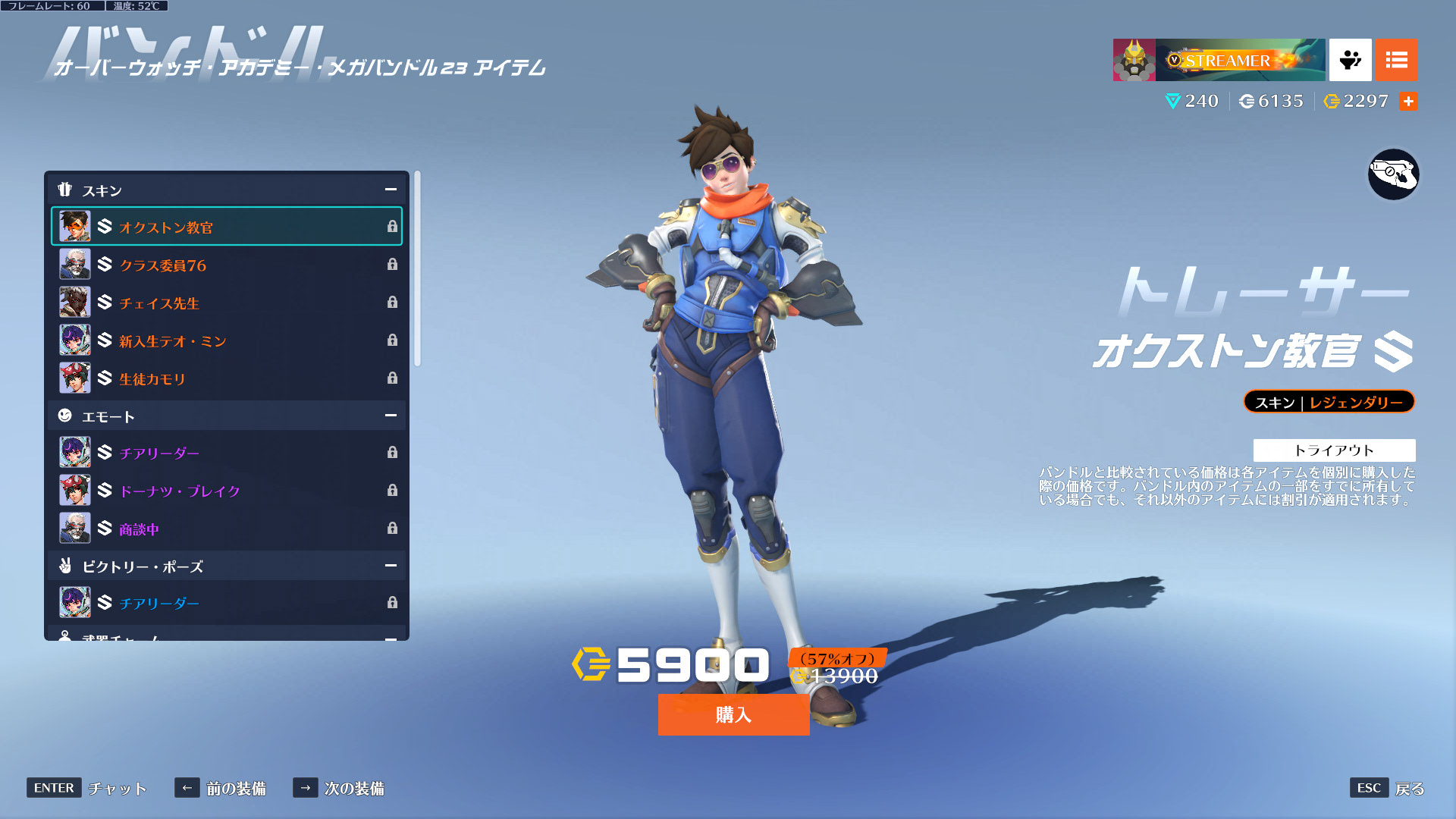Select the 生徒カモリ skin row

226,378
